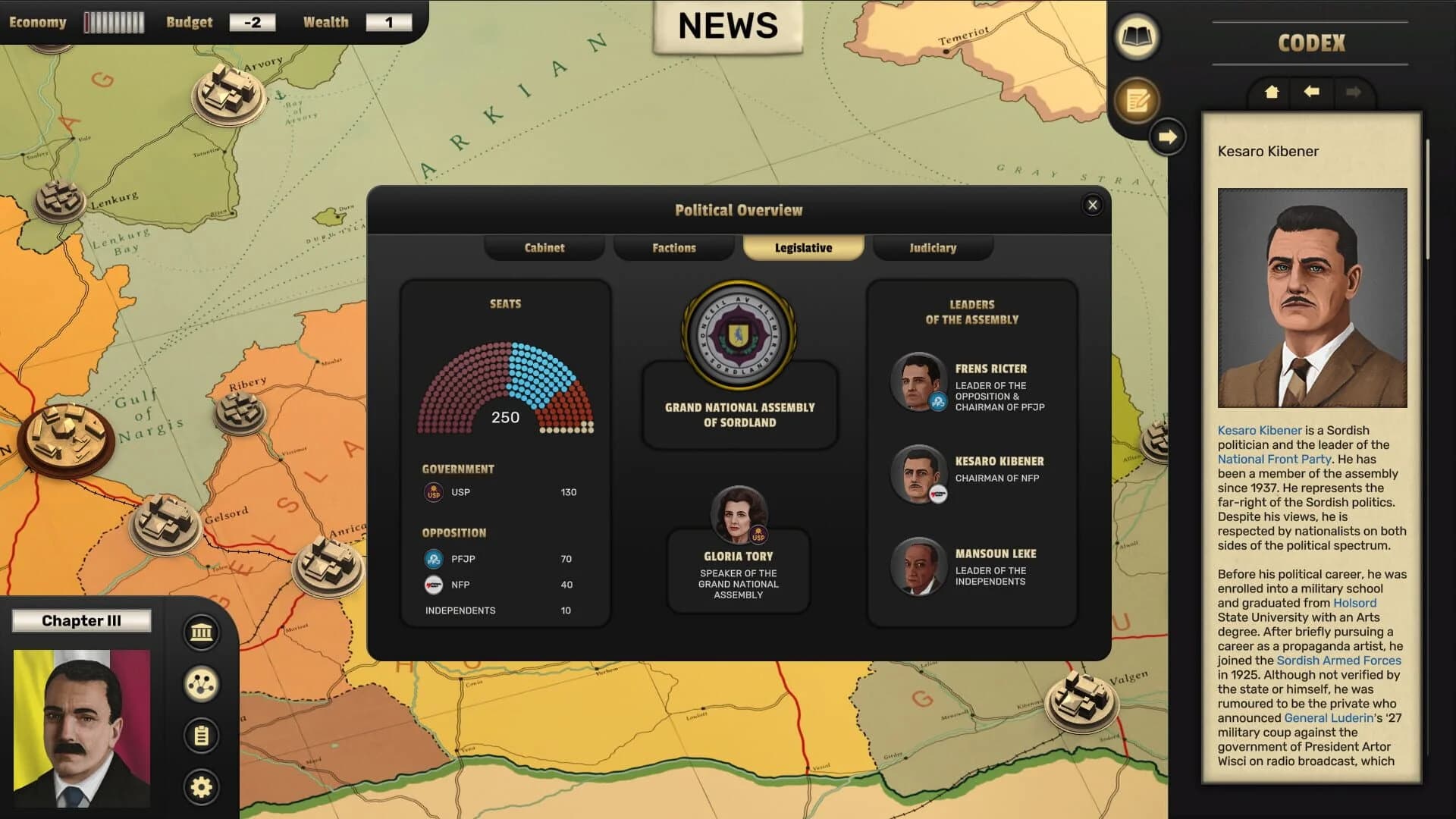Collapse the Codex with the side arrow icon
Image resolution: width=1456 pixels, height=819 pixels.
(x=1166, y=137)
